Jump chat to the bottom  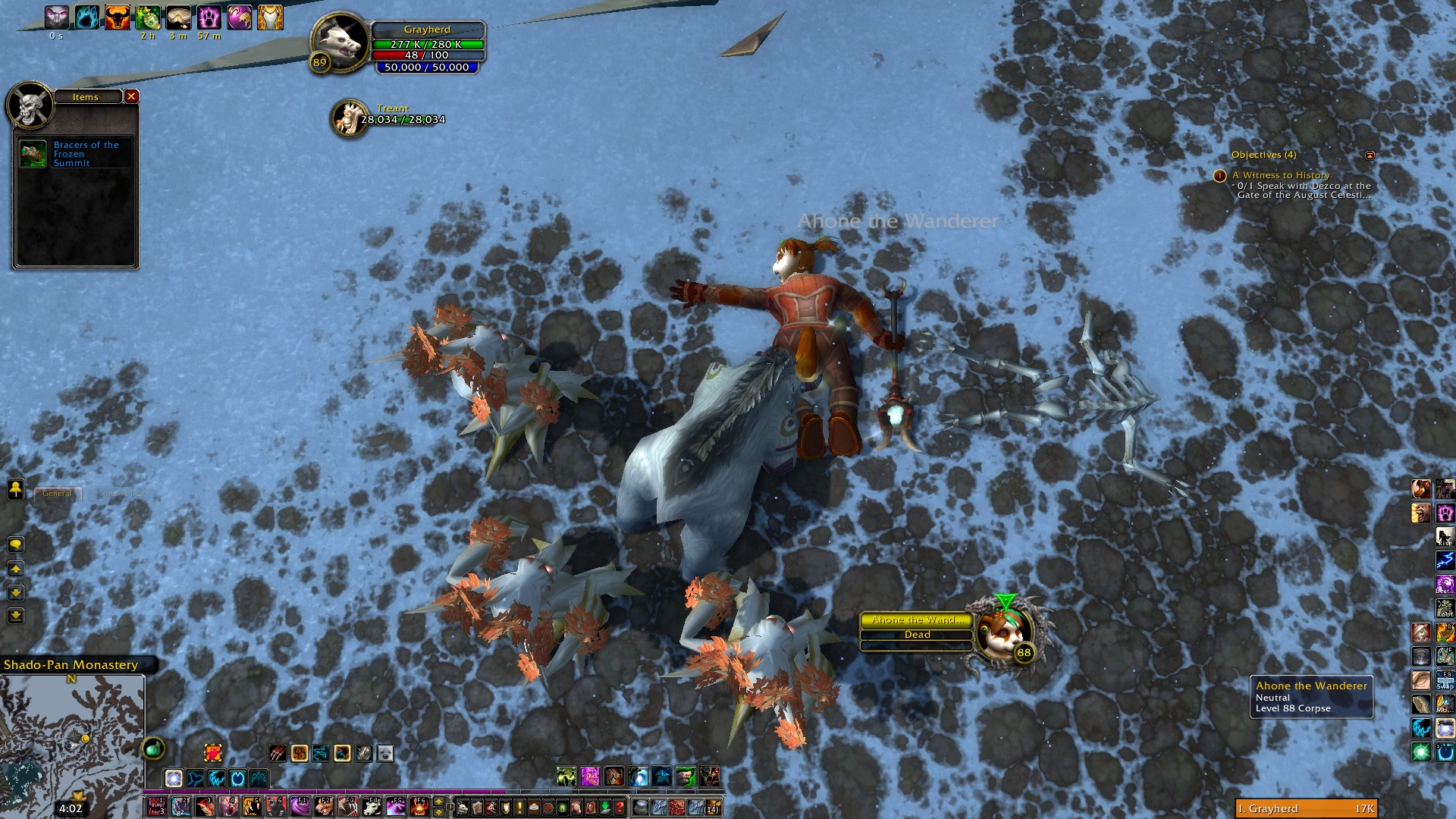(15, 616)
